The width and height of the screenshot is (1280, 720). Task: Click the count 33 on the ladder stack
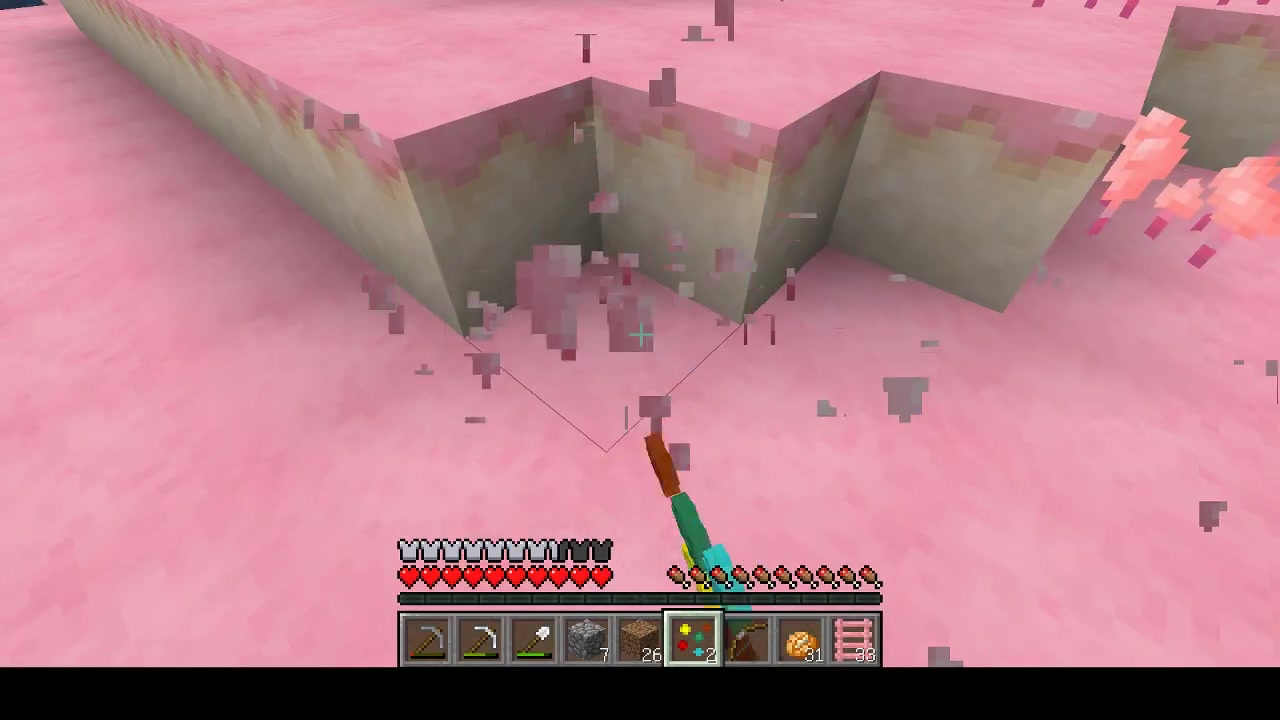pos(865,656)
